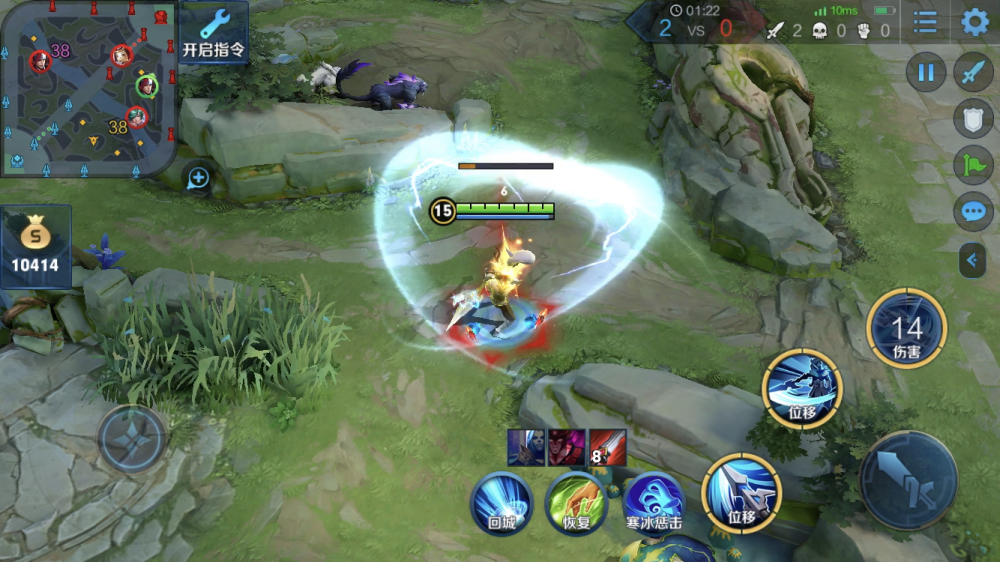Screen dimensions: 1000x562
Task: Use the 恢复 heal ability
Action: click(576, 502)
